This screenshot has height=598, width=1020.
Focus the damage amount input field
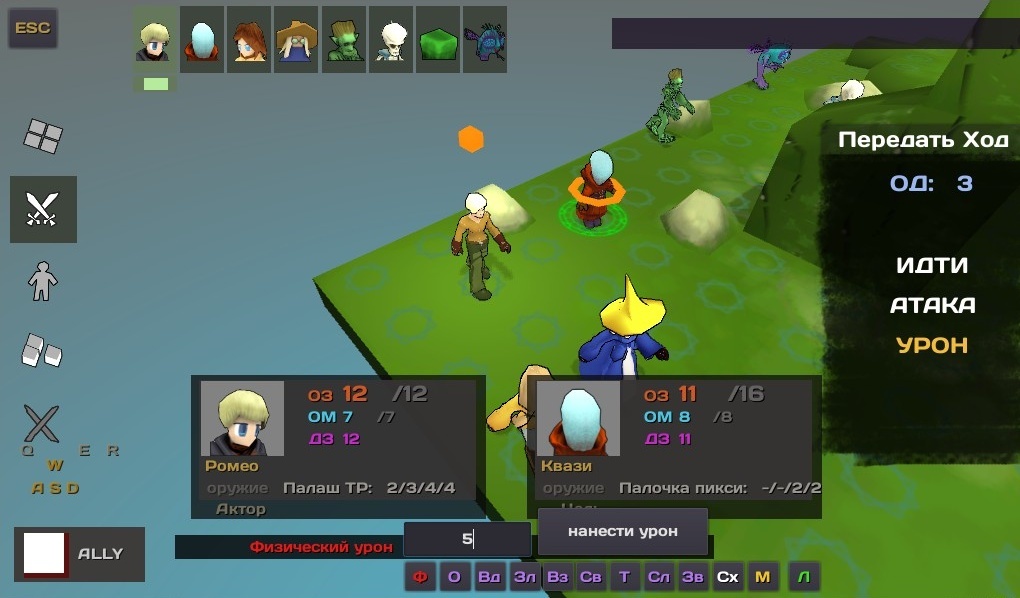coord(467,540)
